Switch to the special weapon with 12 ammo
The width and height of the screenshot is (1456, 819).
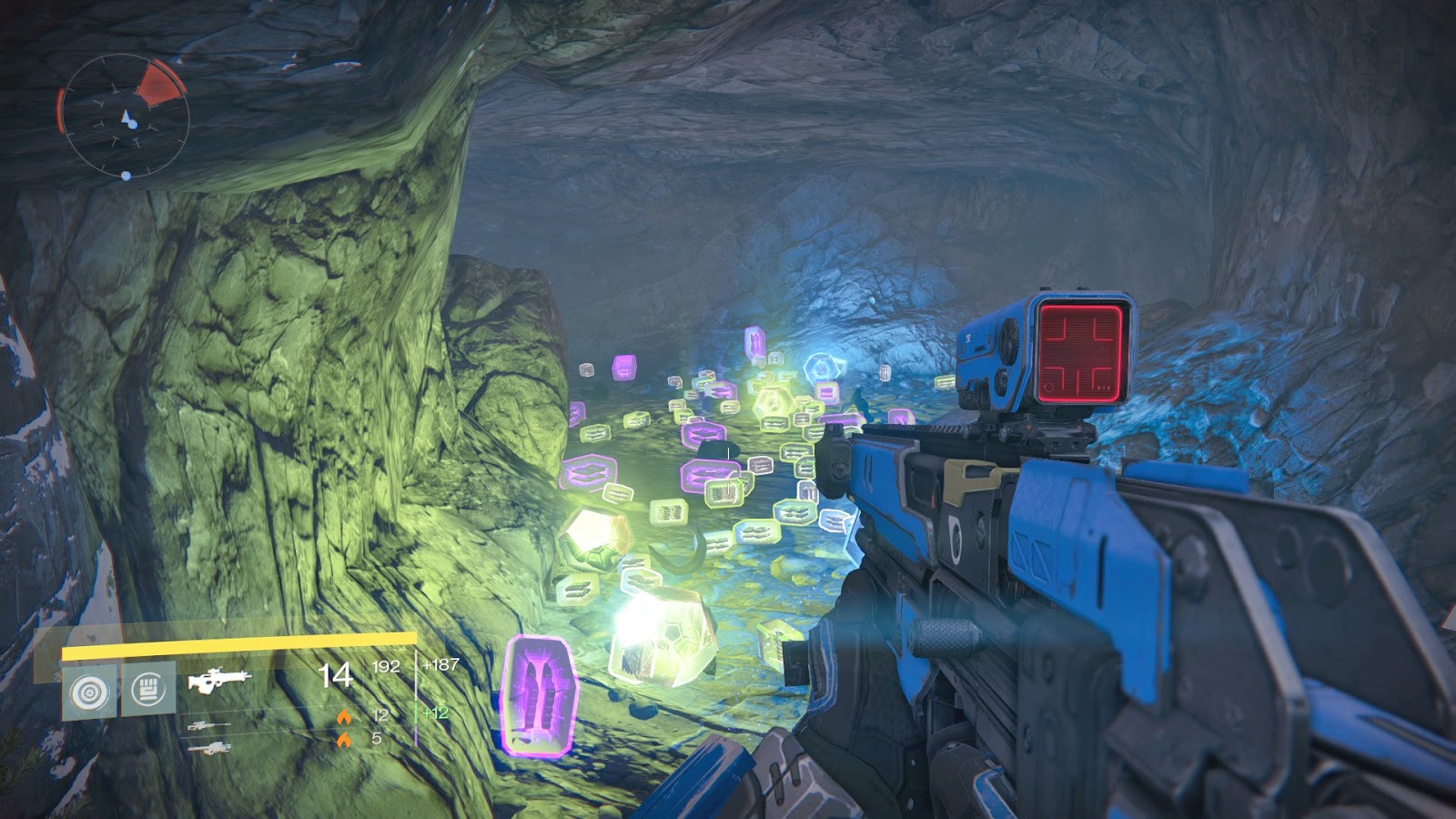tap(208, 726)
